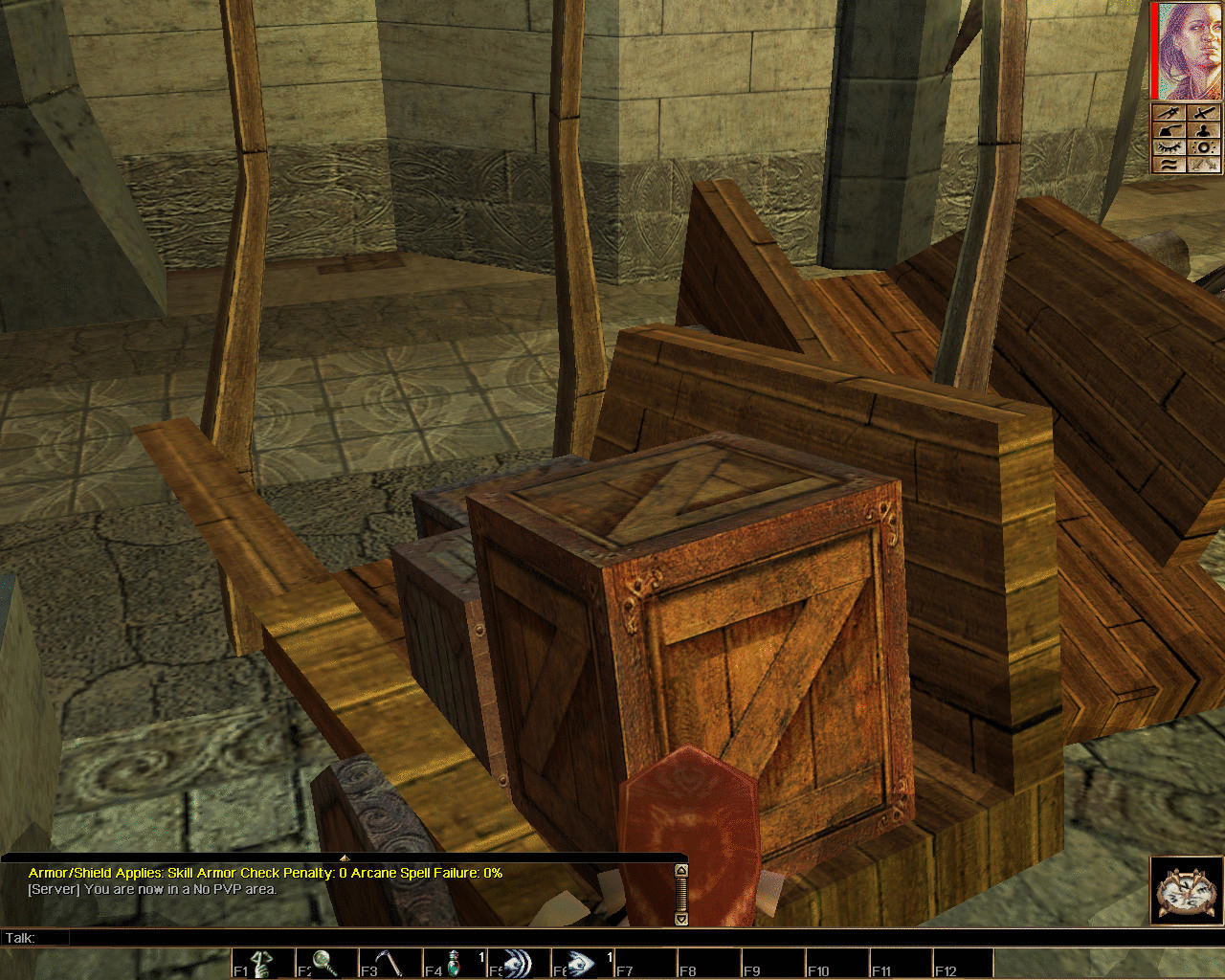Select the F3 sickle quickslot
1225x980 pixels.
tap(390, 963)
